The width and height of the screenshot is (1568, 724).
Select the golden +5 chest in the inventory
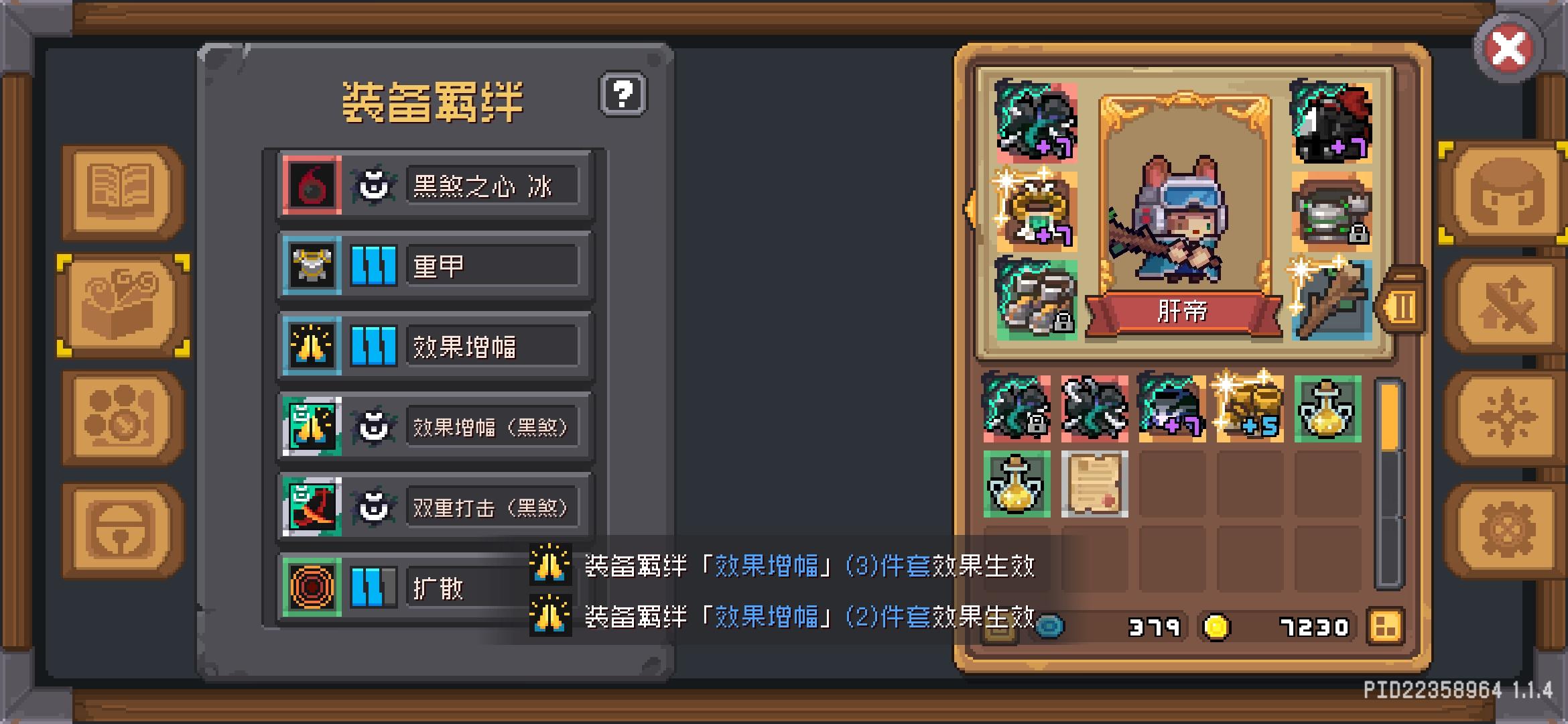[1246, 409]
